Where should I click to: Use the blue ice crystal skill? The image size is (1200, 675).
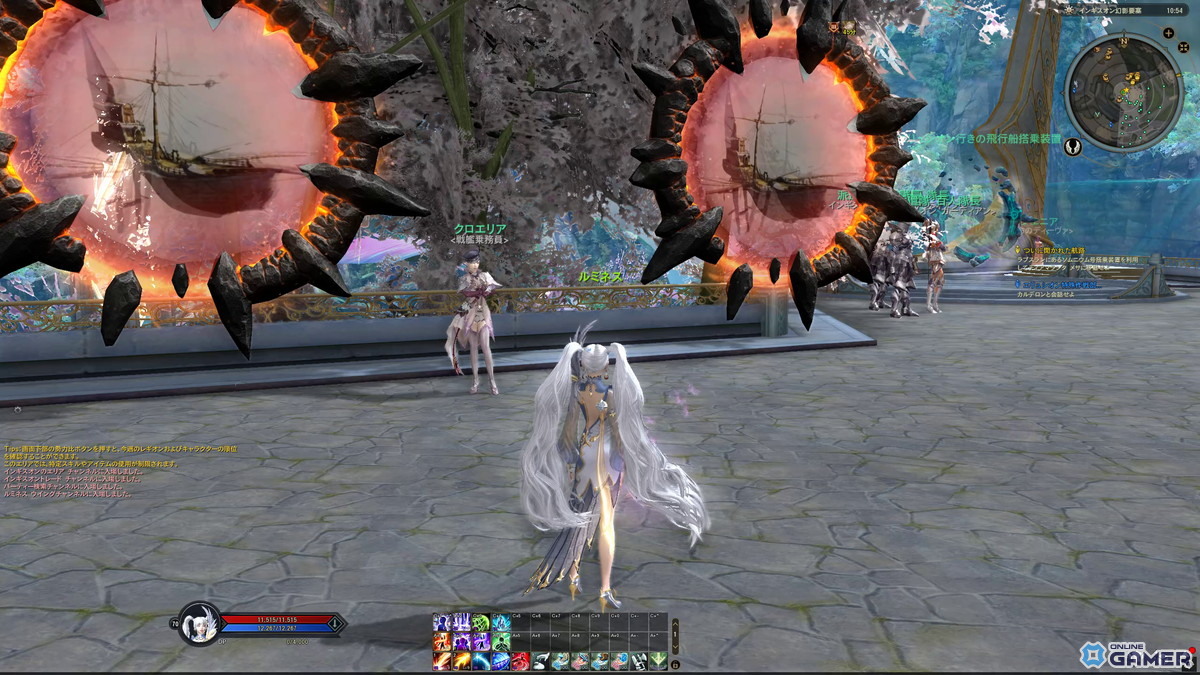501,622
